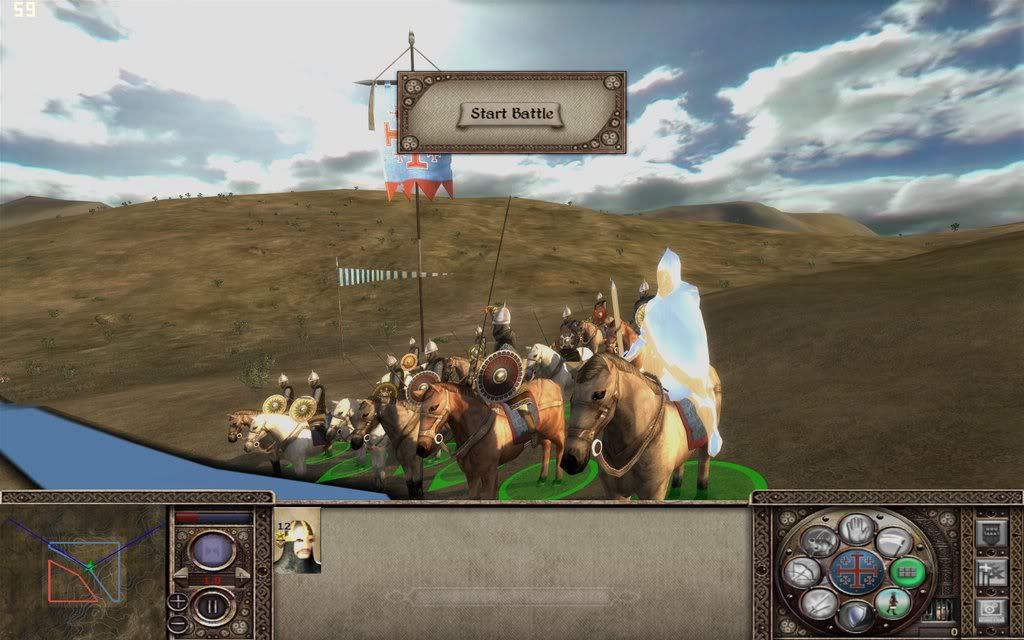Toggle the running soldier icon
1024x640 pixels.
[891, 602]
